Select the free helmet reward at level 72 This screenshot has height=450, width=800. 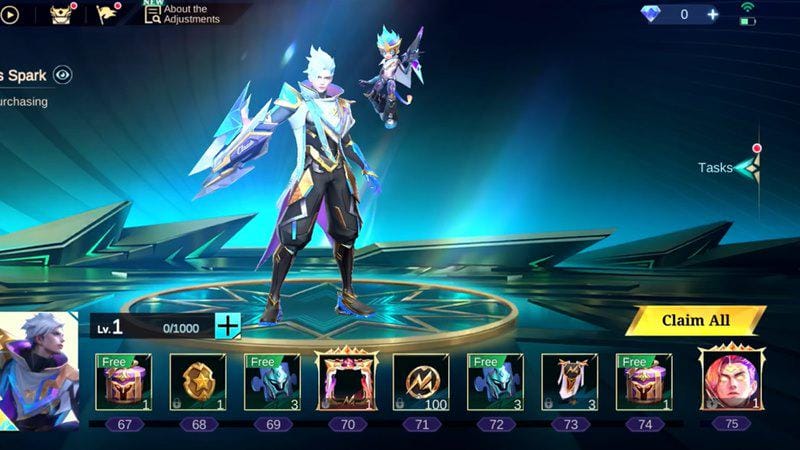click(x=495, y=382)
